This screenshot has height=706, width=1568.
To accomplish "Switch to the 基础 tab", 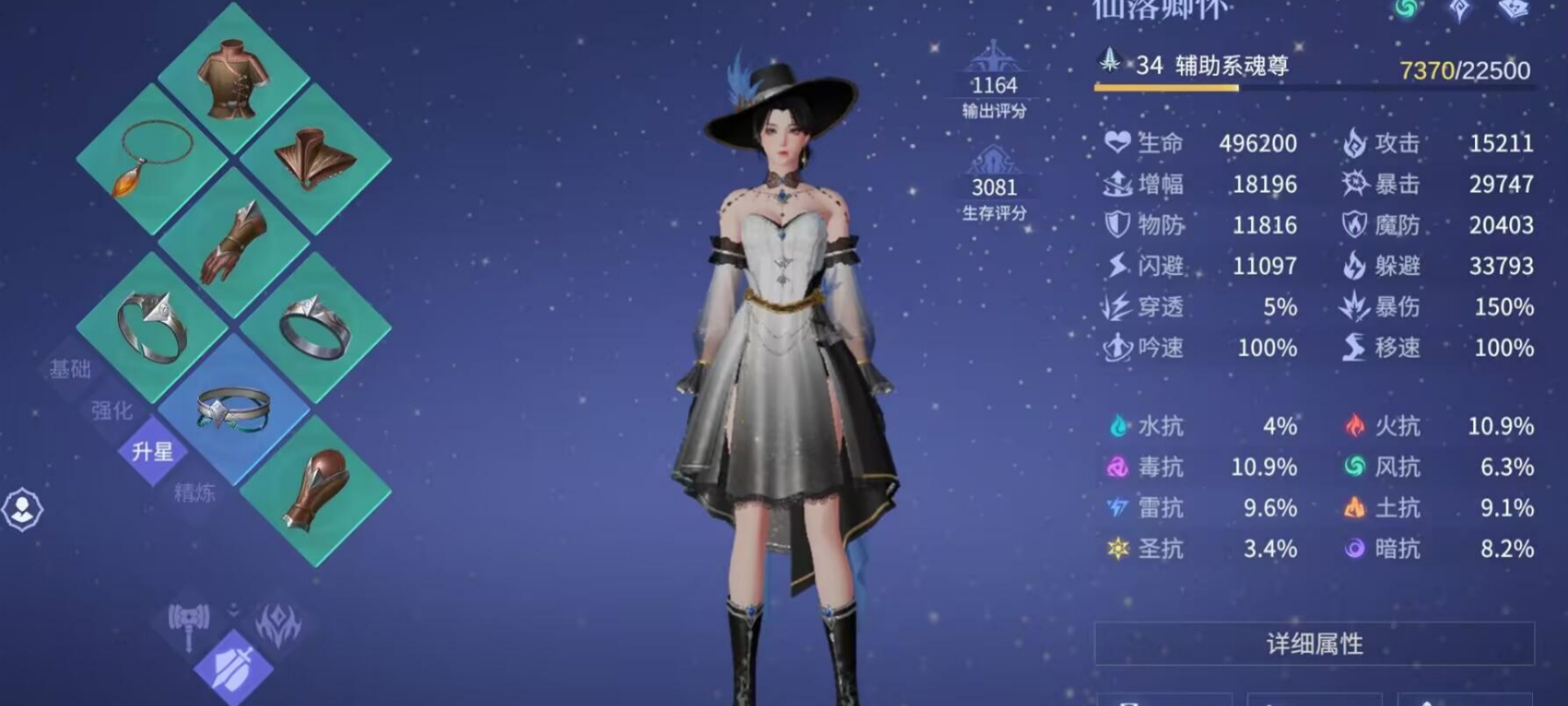I will [70, 369].
